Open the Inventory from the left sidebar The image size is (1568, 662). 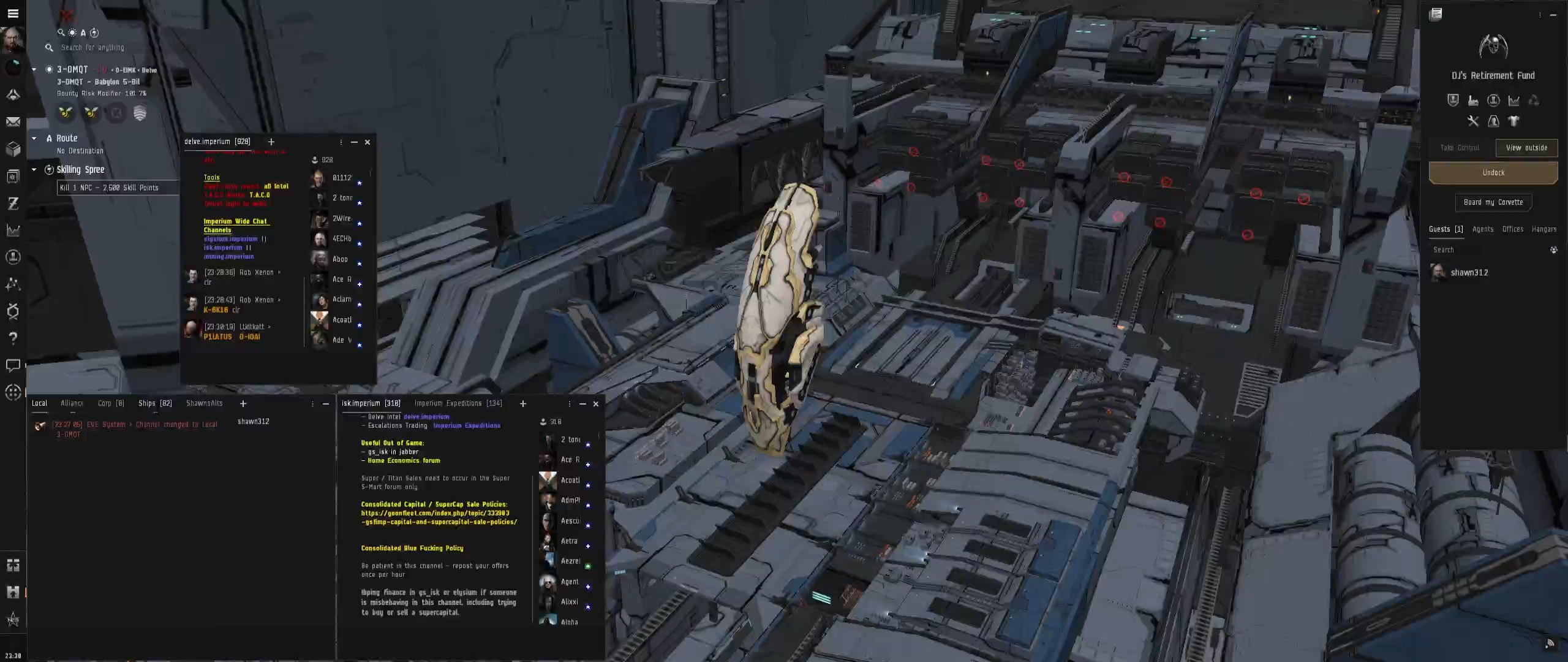(13, 148)
